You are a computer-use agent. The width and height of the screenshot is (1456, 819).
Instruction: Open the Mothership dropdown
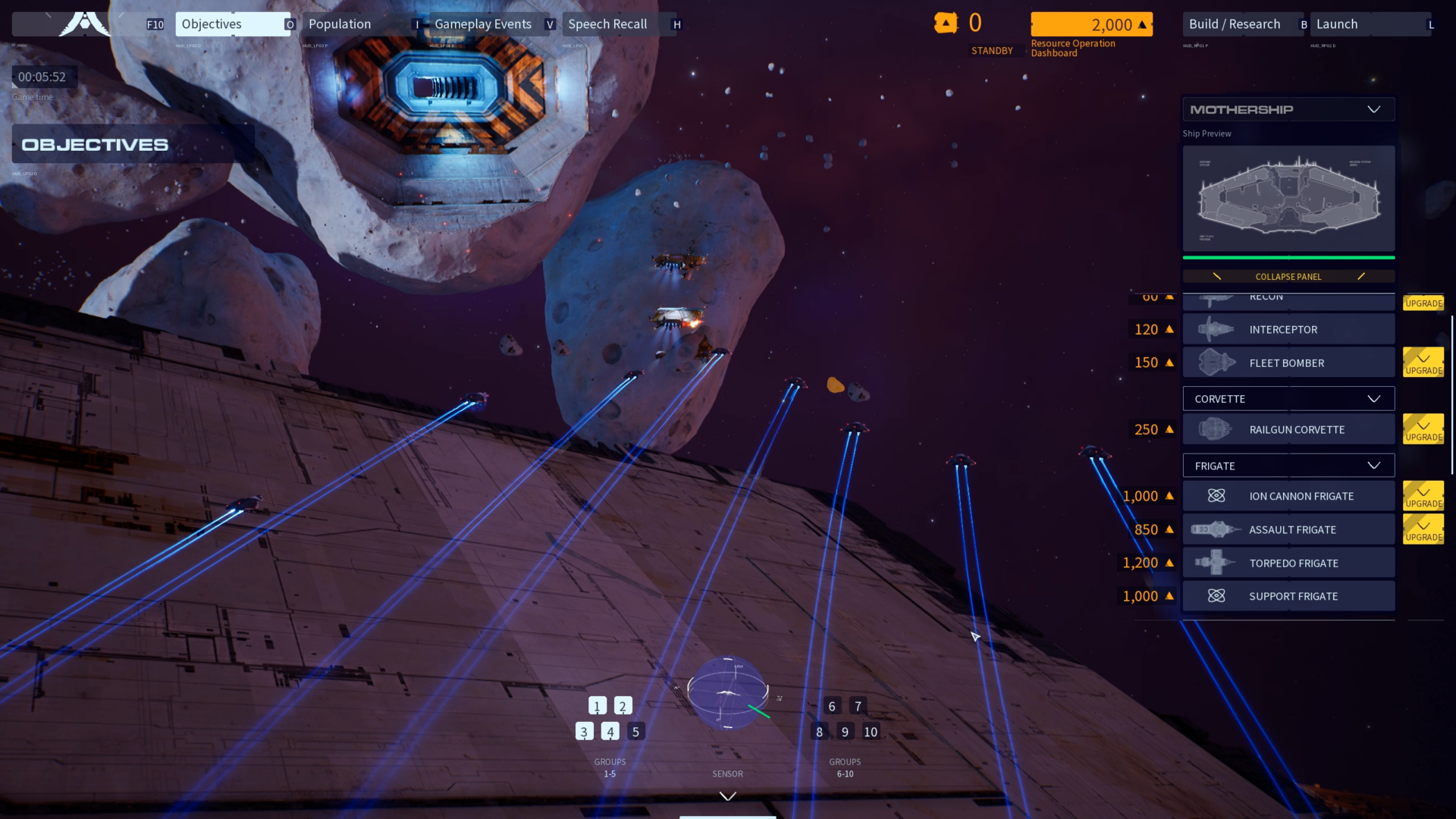(1374, 108)
